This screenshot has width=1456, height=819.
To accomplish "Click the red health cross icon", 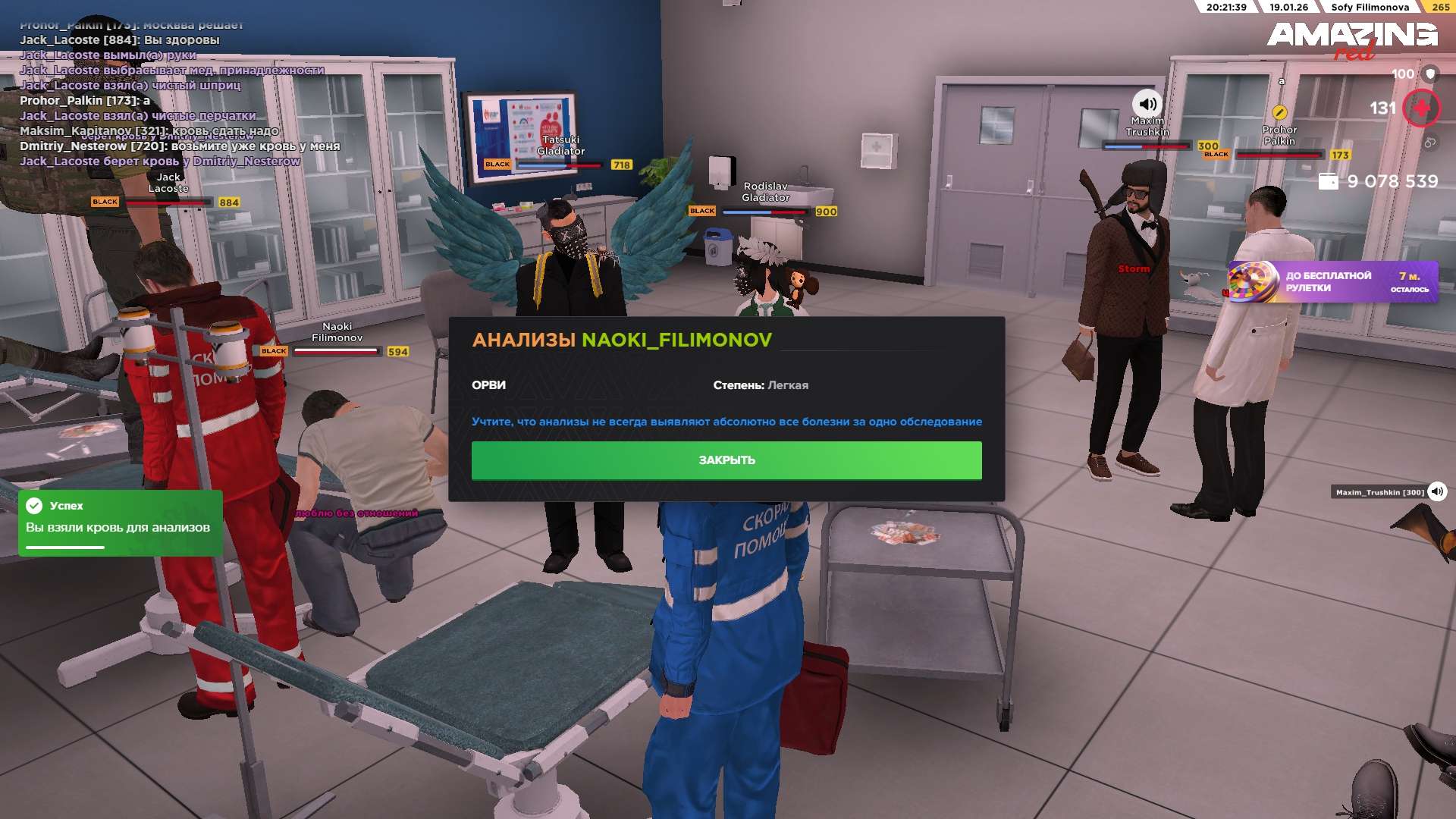I will [x=1420, y=108].
